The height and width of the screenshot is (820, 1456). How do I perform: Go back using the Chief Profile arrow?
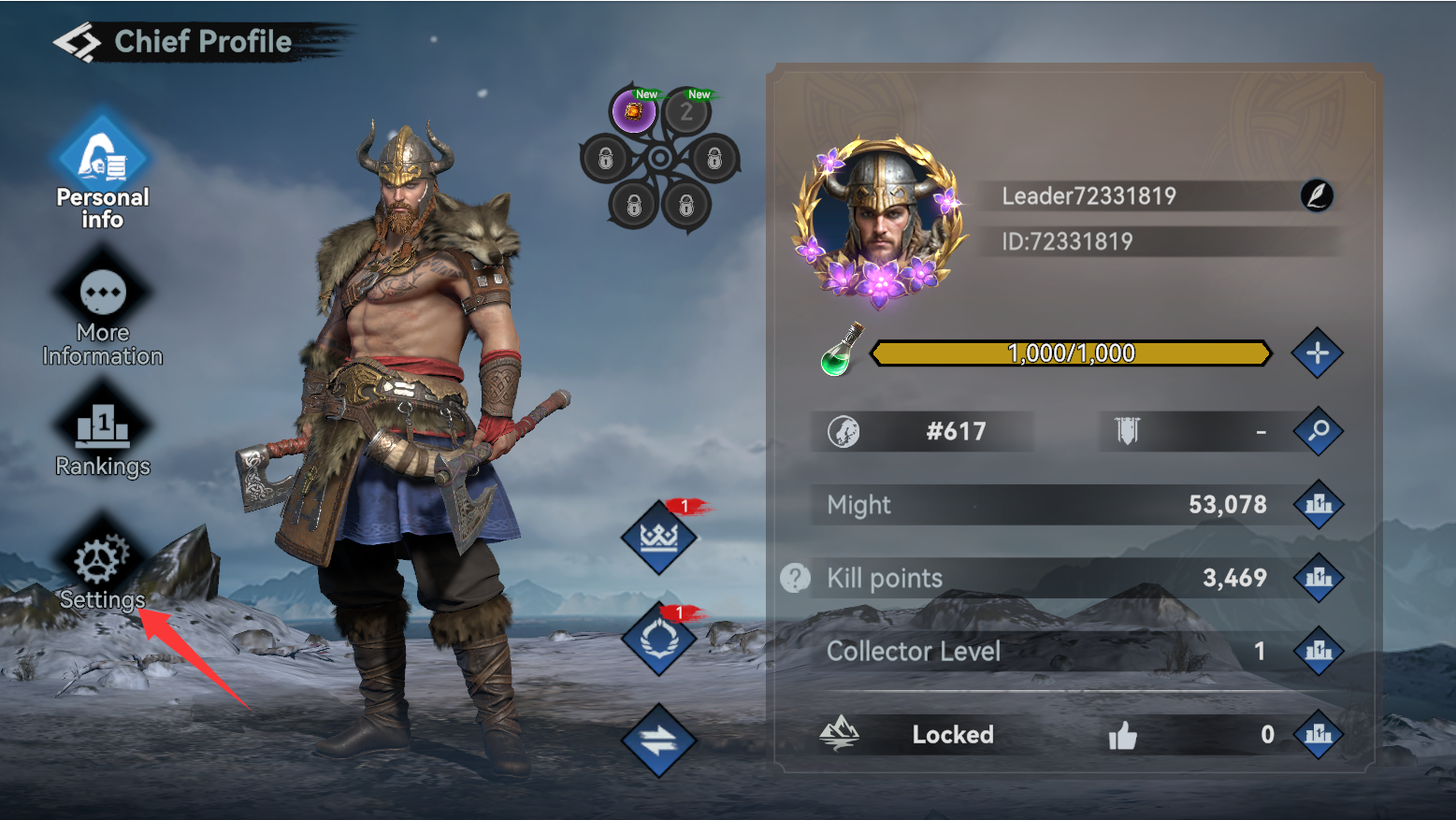76,42
